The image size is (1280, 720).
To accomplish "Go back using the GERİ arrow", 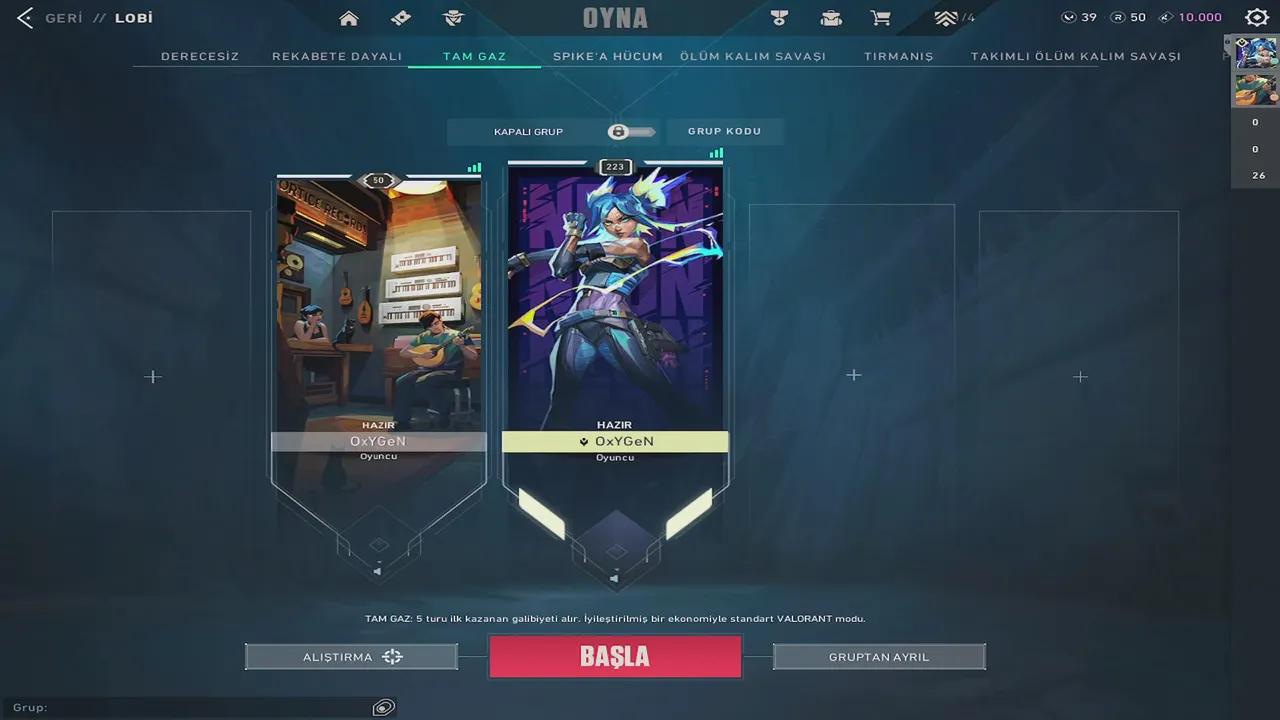I will (24, 17).
